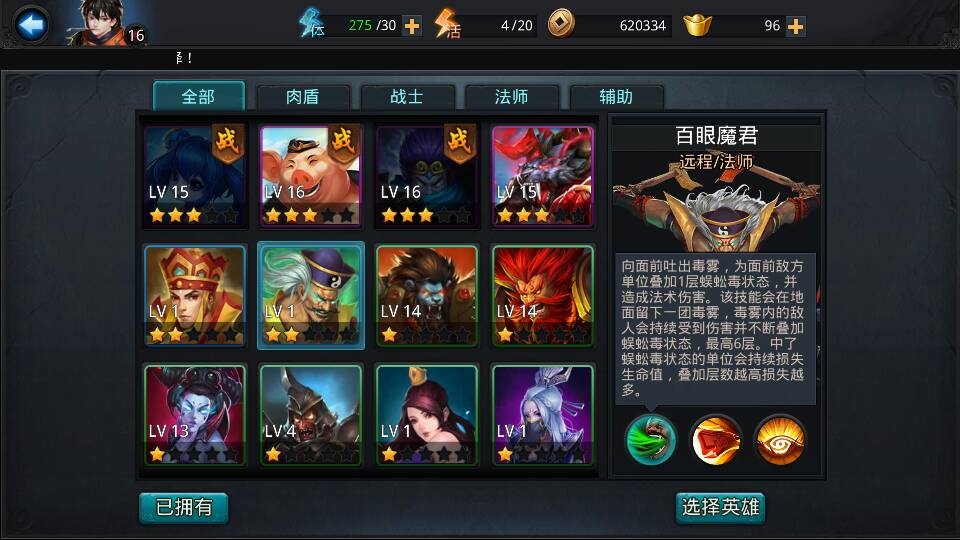Go back with the blue arrow button
The height and width of the screenshot is (540, 960).
tap(32, 25)
